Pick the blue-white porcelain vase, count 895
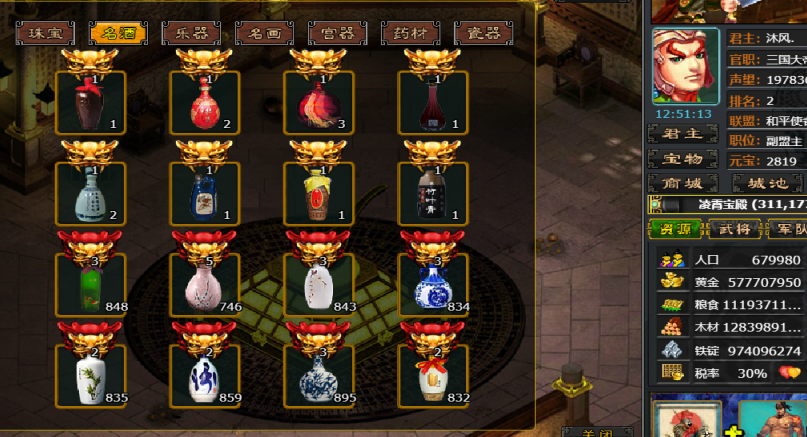 pos(320,377)
